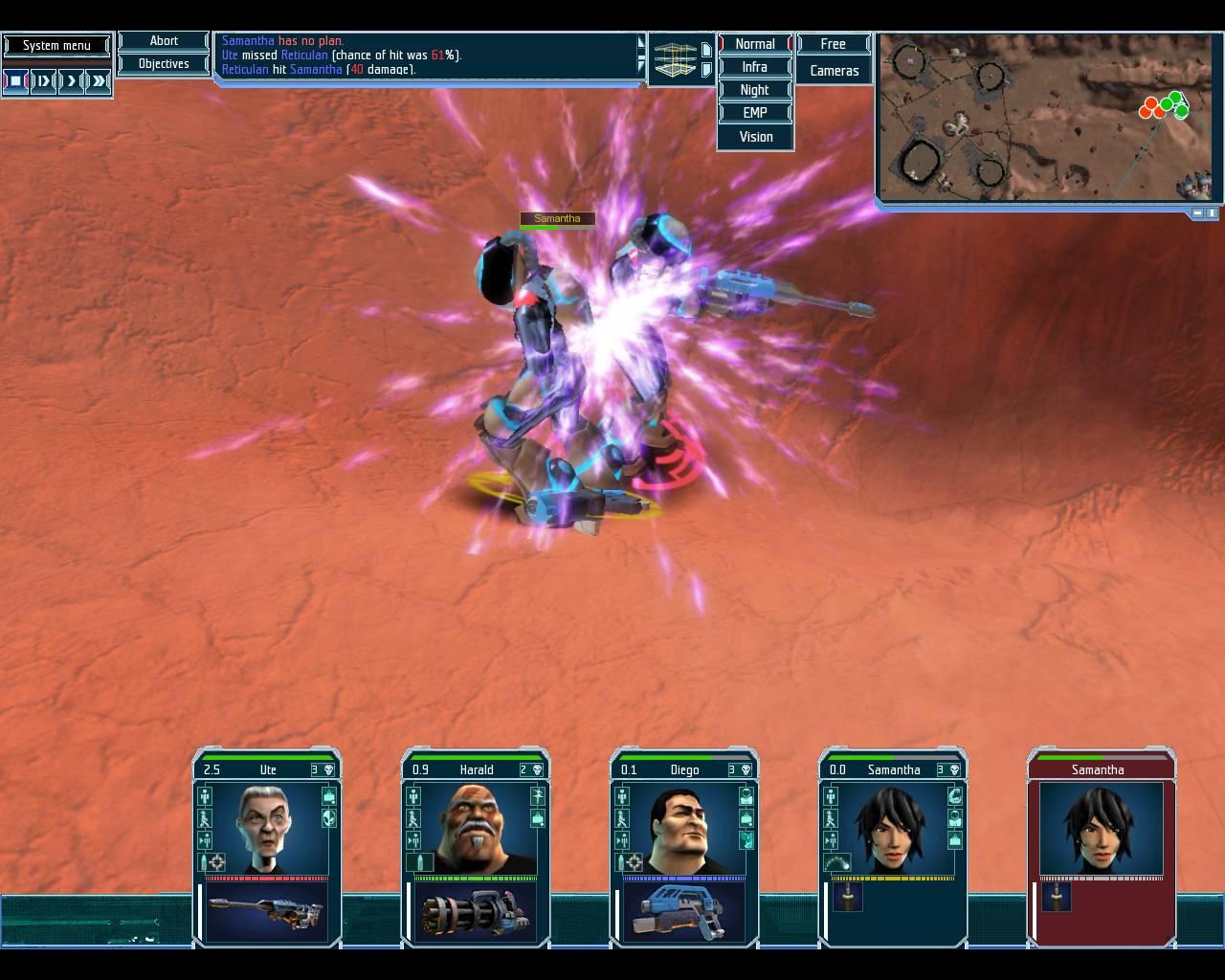This screenshot has width=1225, height=980.
Task: Set game speed to fastest (double arrow)
Action: (98, 81)
